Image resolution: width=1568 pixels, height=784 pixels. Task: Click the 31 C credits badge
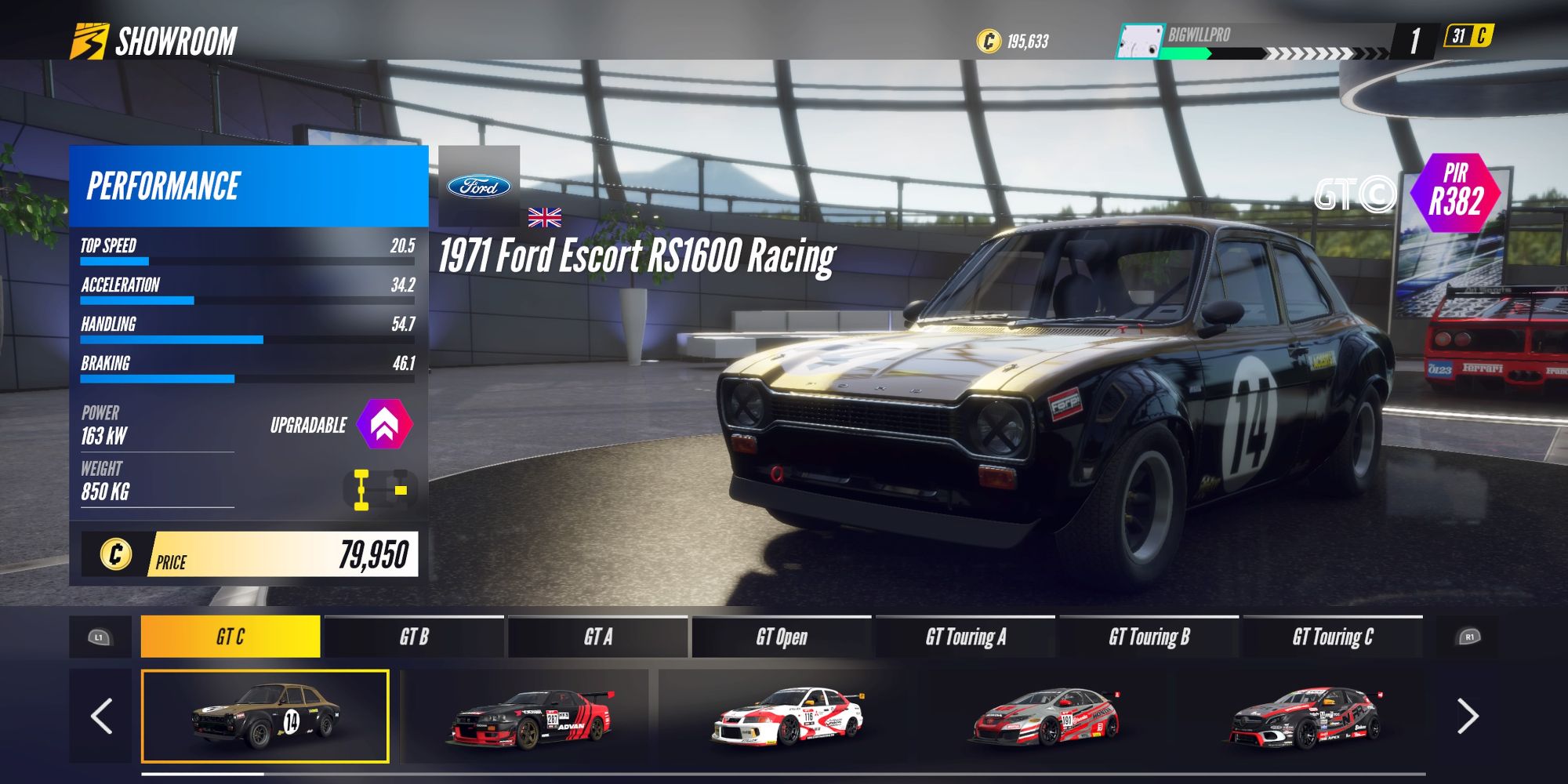click(x=1468, y=34)
